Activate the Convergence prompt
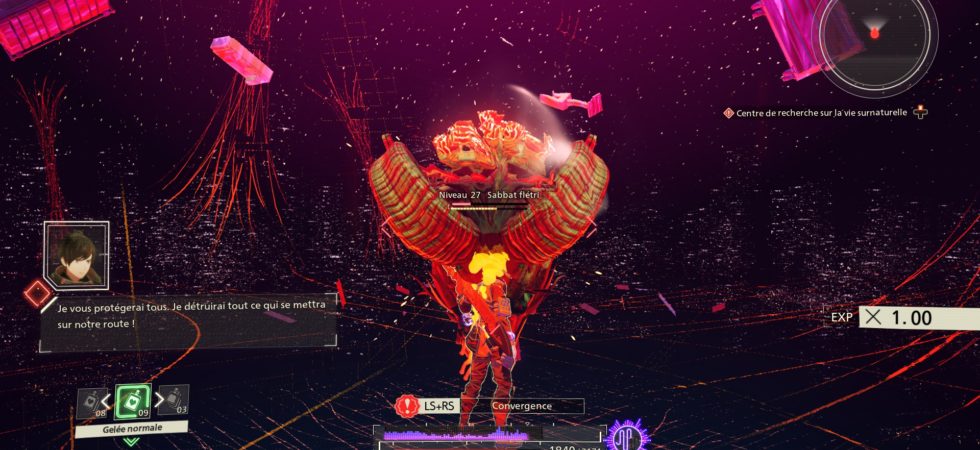Image resolution: width=980 pixels, height=450 pixels. point(536,406)
